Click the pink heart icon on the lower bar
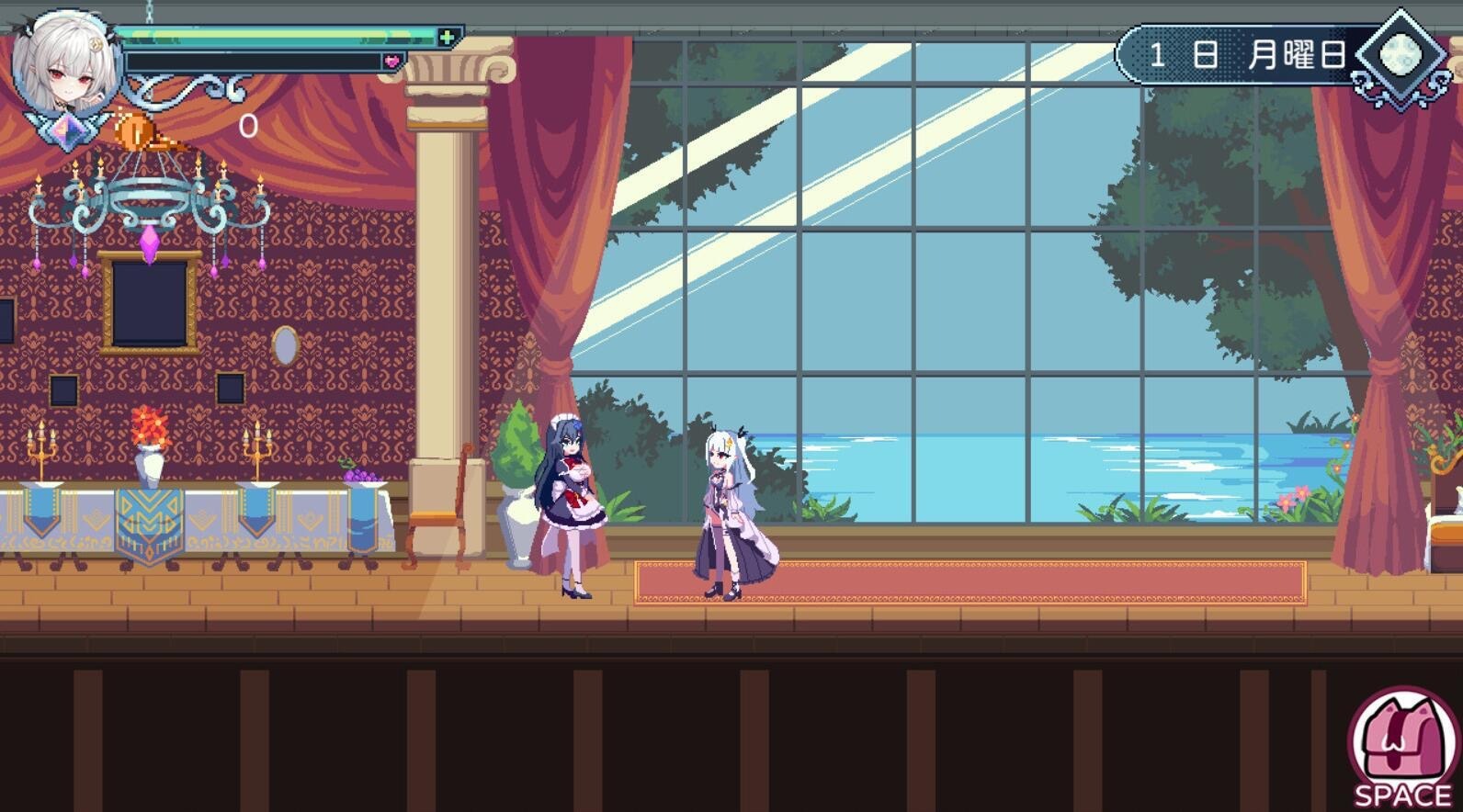 [x=393, y=60]
